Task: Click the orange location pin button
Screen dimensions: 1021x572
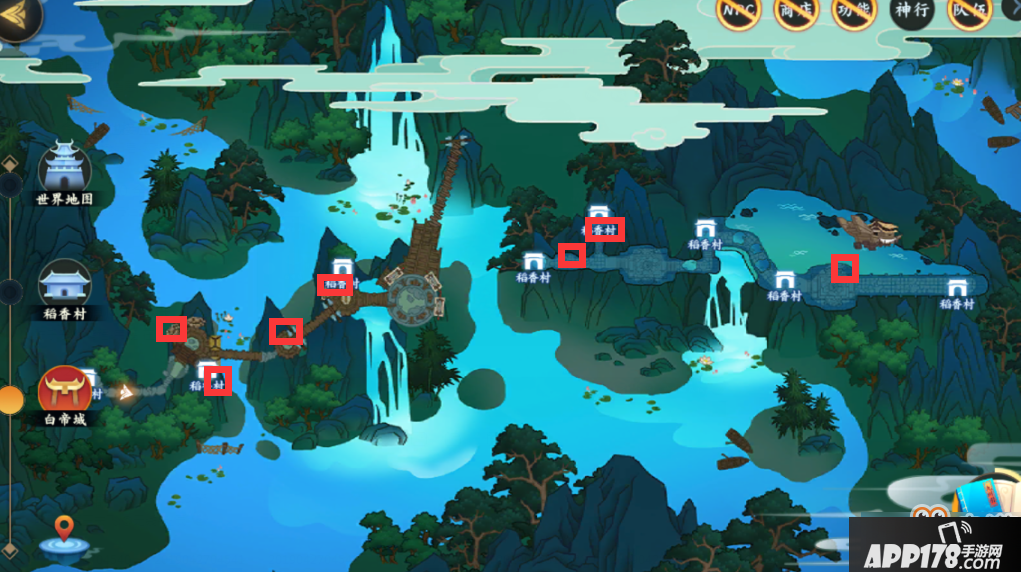Action: tap(64, 534)
